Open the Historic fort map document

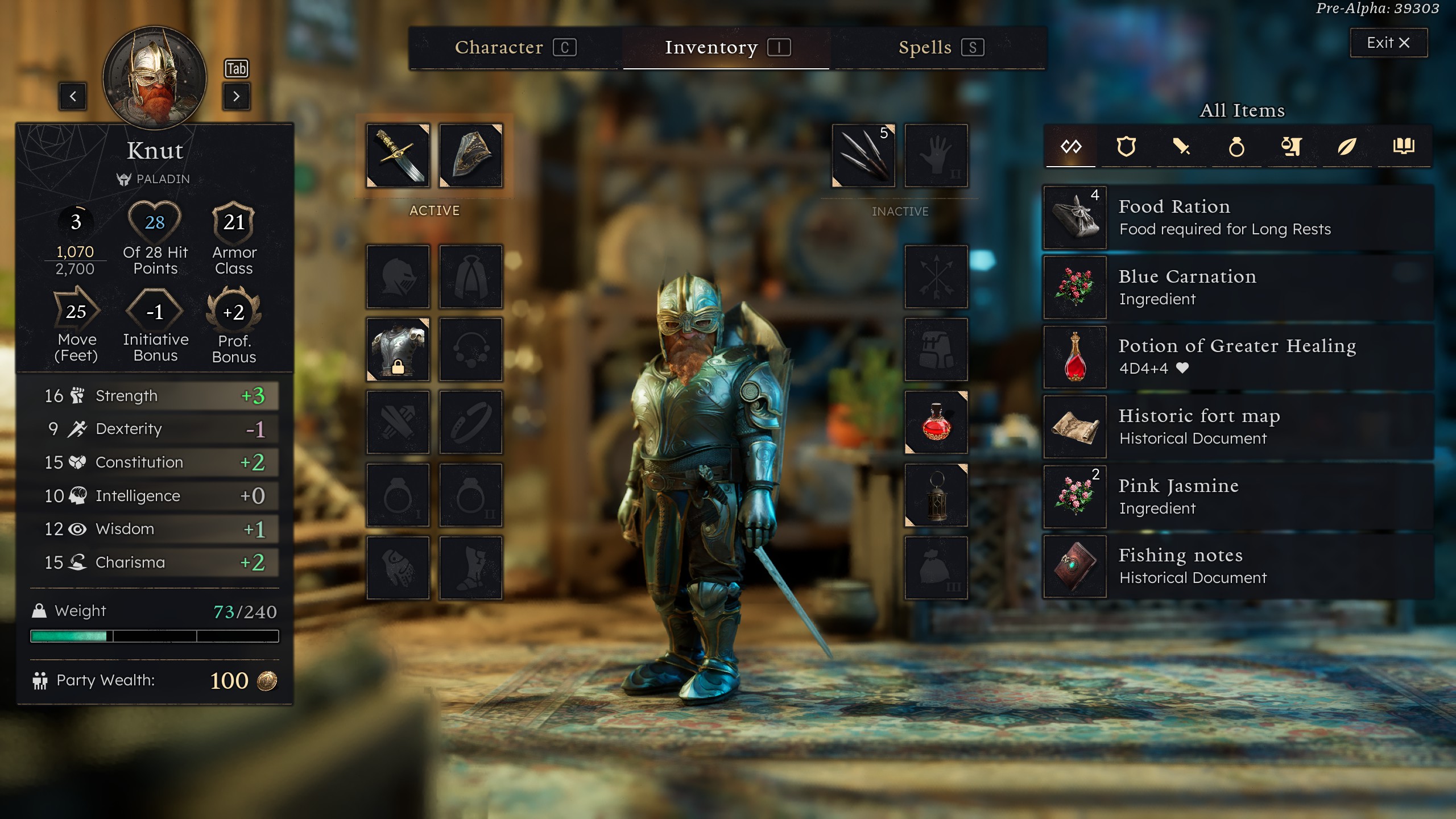[x=1239, y=427]
